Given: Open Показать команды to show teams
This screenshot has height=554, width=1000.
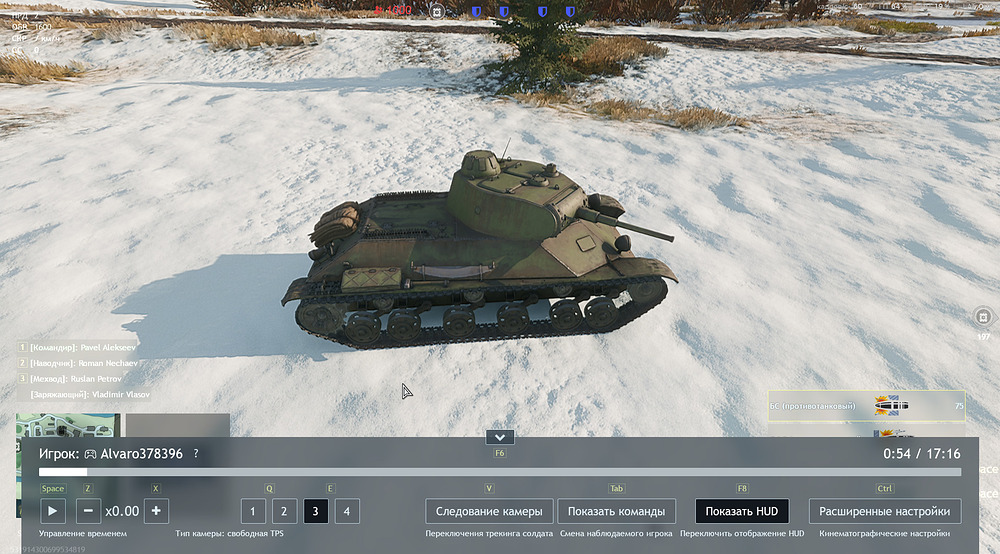Looking at the screenshot, I should pyautogui.click(x=616, y=511).
